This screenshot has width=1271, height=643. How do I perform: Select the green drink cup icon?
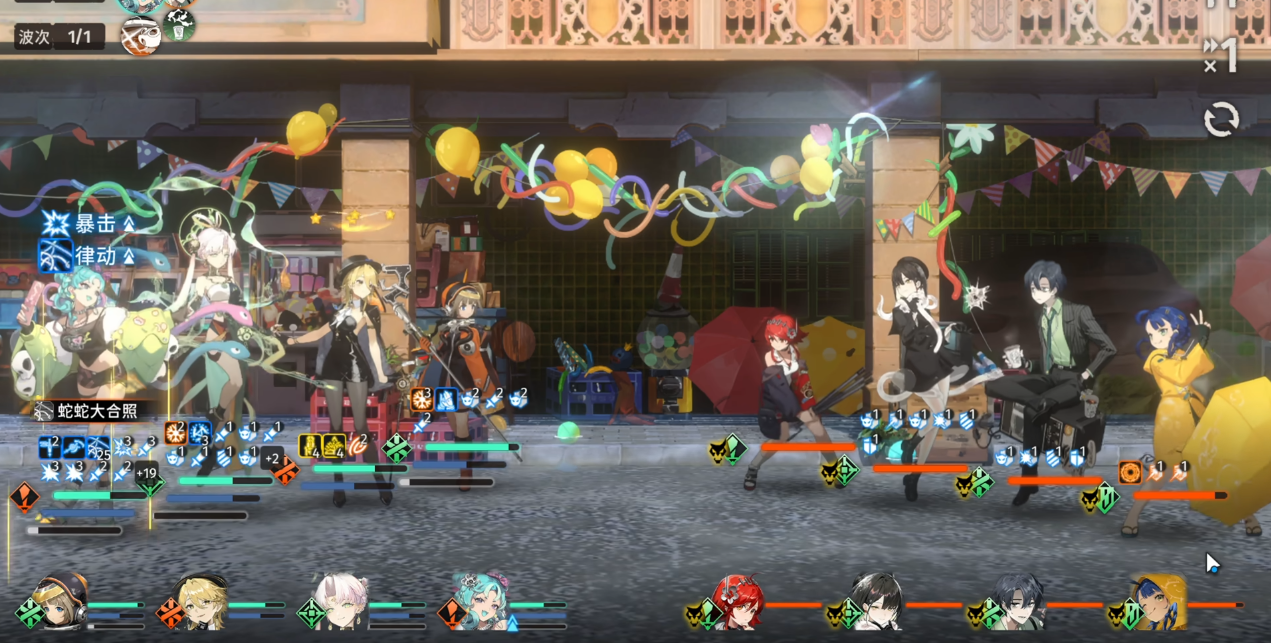179,26
